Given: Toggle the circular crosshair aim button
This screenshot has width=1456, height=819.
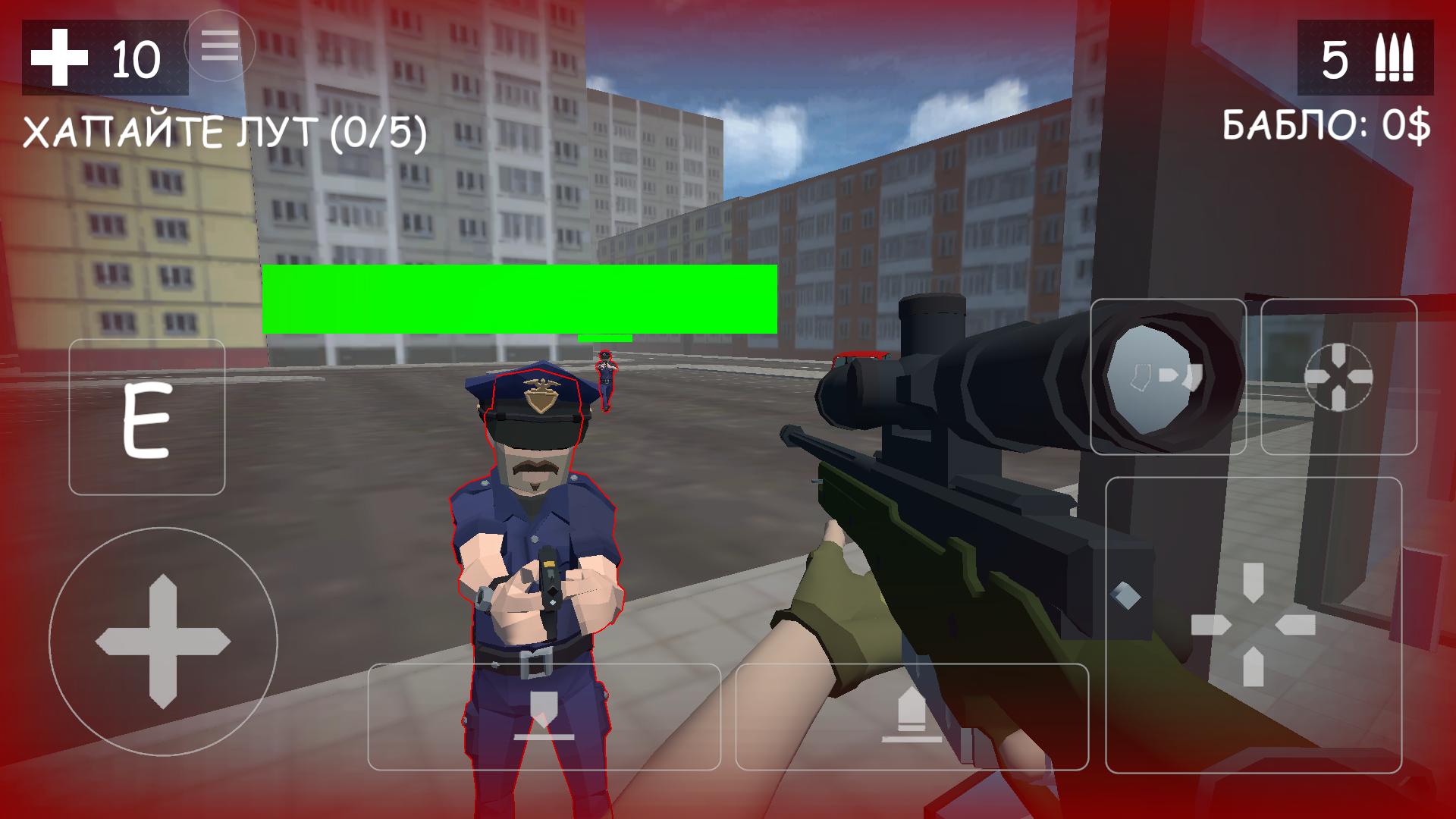Looking at the screenshot, I should click(1338, 377).
